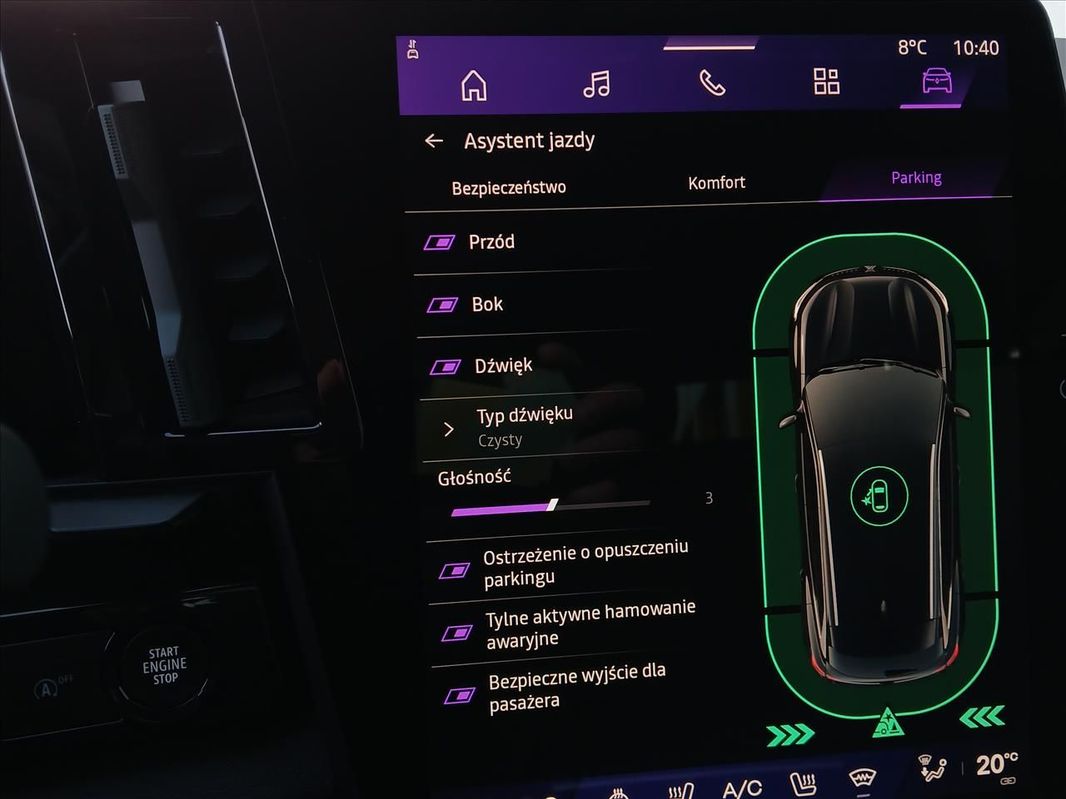Select the Parking tab

click(916, 178)
